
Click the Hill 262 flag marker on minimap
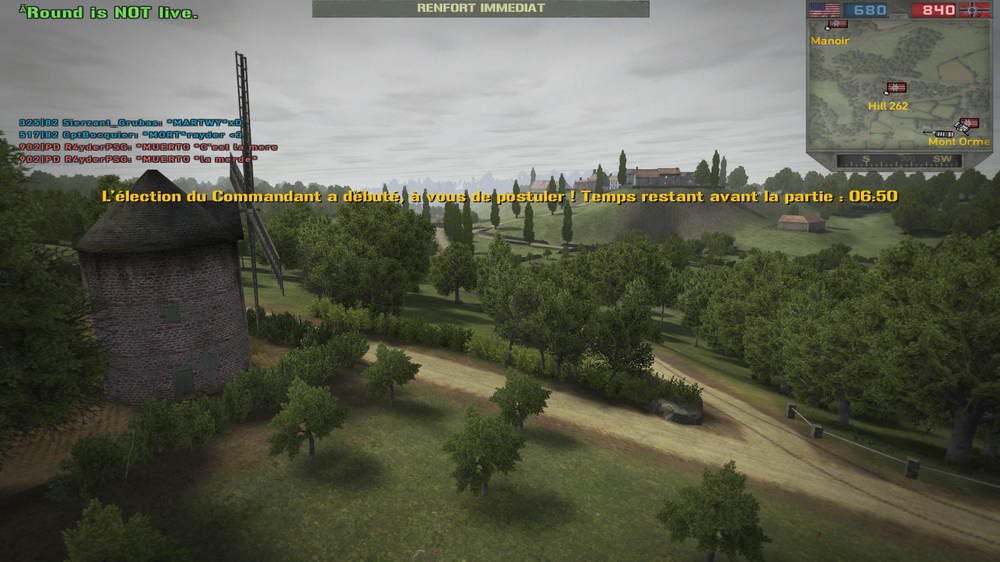(x=895, y=88)
